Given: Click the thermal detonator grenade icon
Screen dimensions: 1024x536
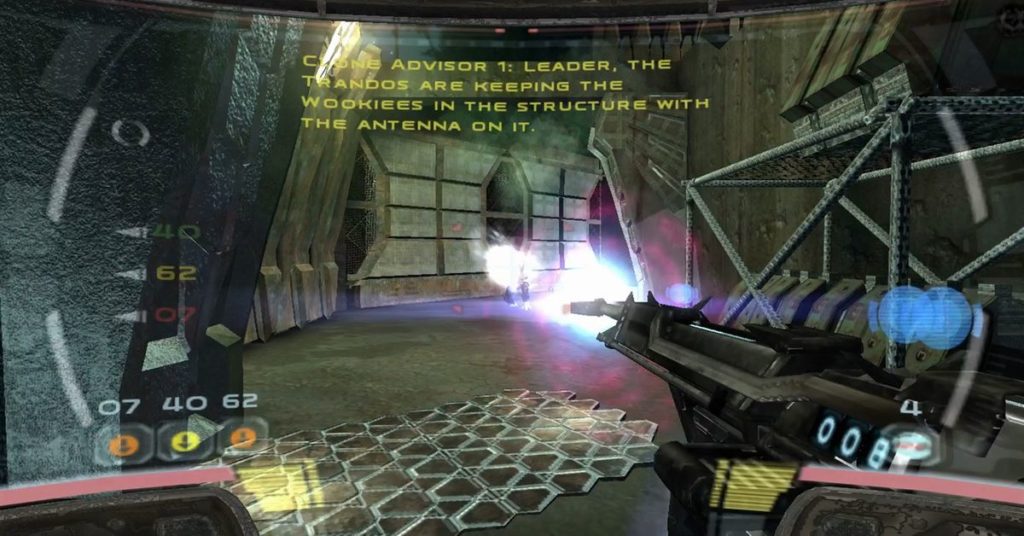Looking at the screenshot, I should pyautogui.click(x=914, y=447).
